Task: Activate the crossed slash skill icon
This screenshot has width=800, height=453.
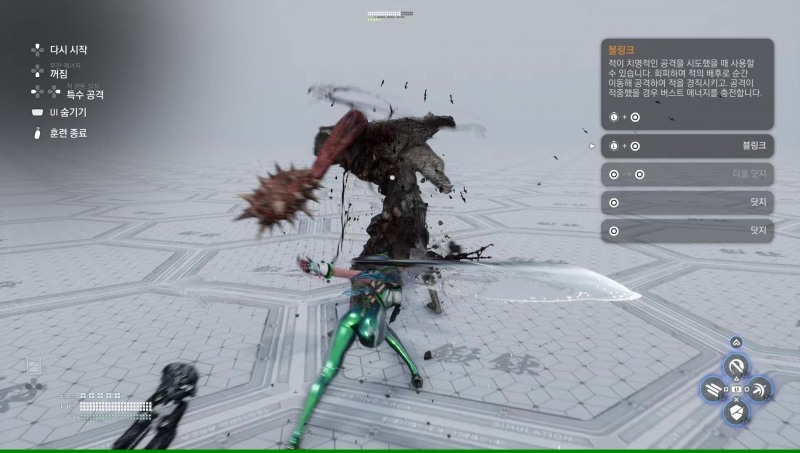Action: (x=759, y=389)
